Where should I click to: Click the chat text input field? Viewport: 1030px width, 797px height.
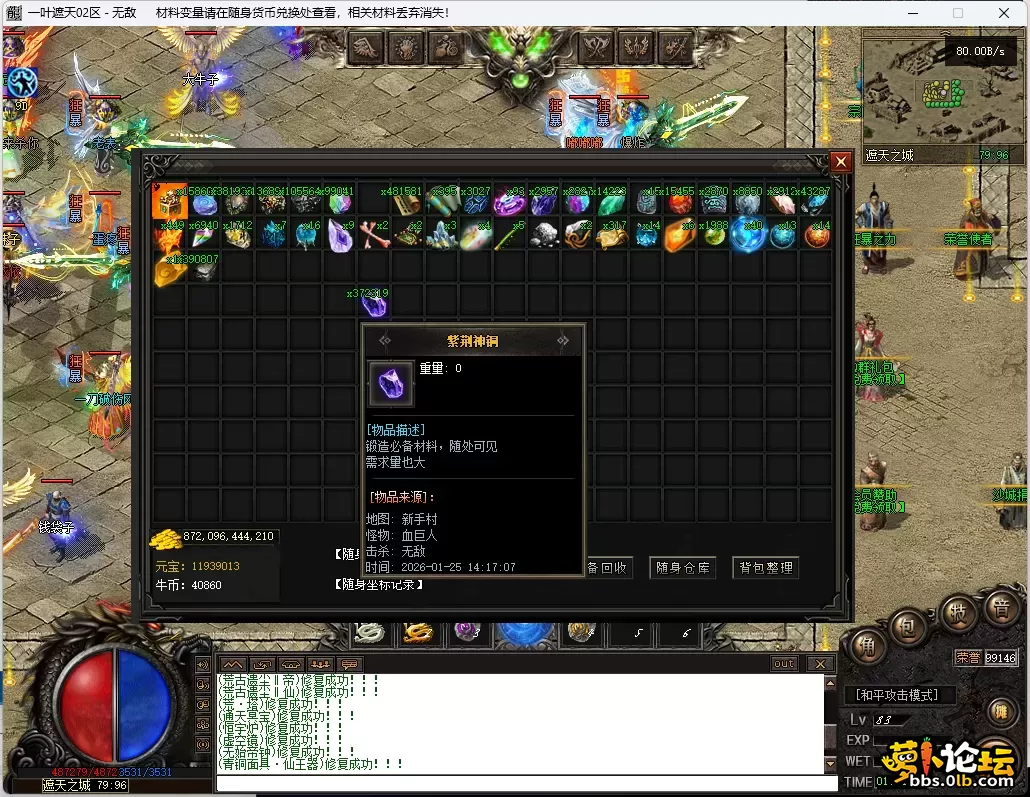[520, 783]
